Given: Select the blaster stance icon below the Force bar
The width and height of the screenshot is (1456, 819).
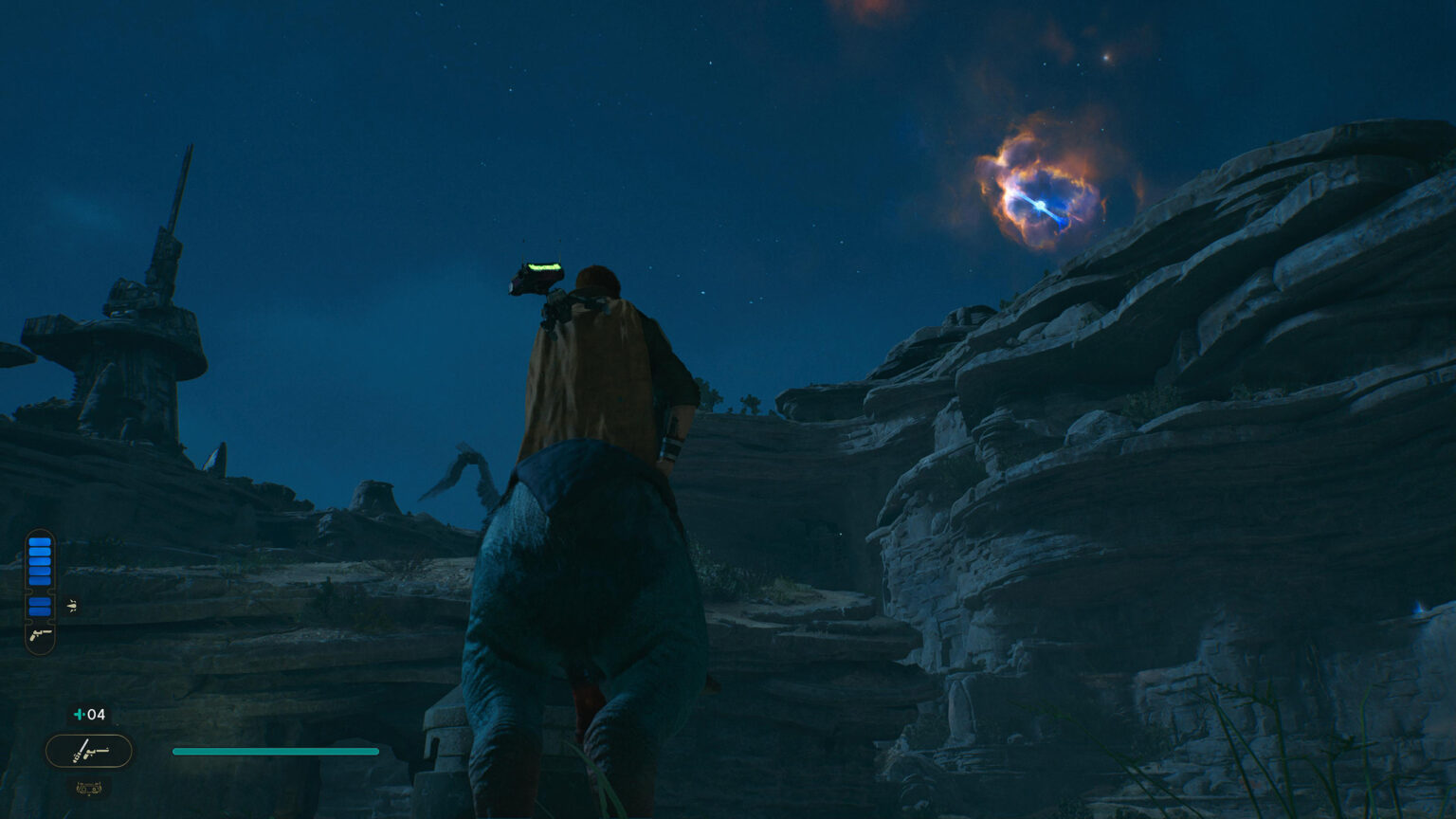Looking at the screenshot, I should click(40, 636).
